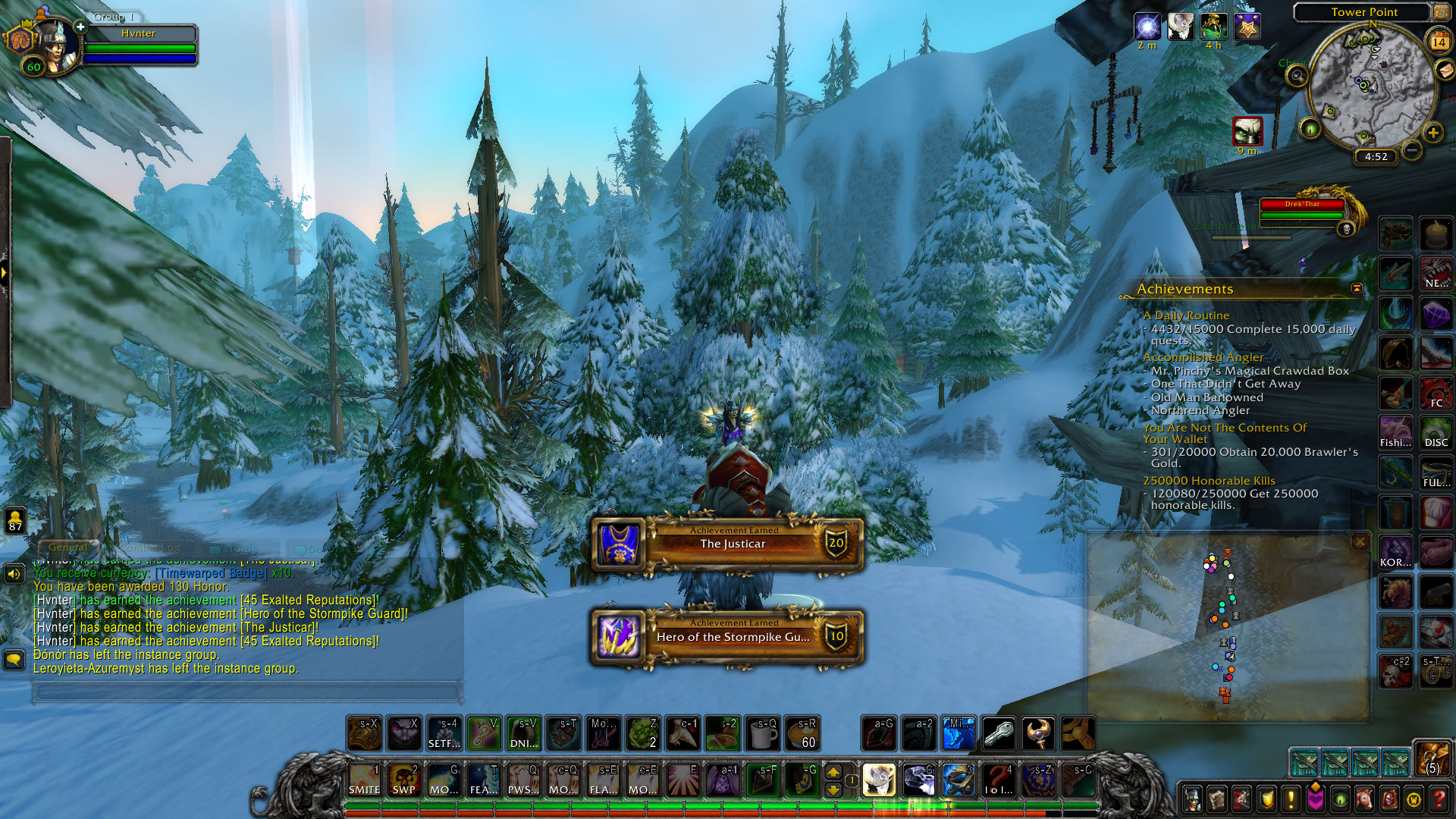Open the mail envelope icon by the minimap
The height and width of the screenshot is (819, 1456).
click(x=1445, y=70)
